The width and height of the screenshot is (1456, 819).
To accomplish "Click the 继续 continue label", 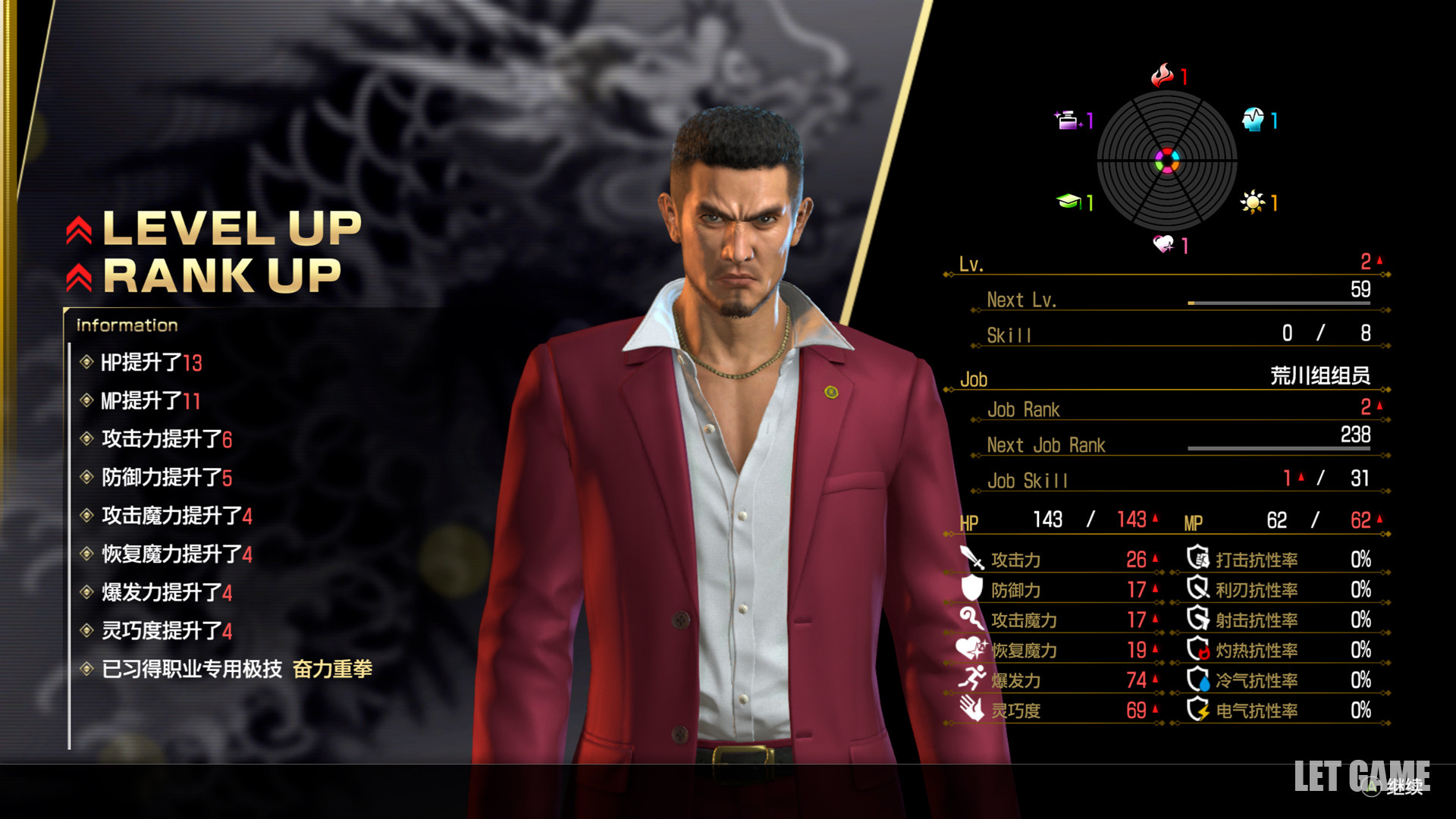I will pyautogui.click(x=1404, y=787).
